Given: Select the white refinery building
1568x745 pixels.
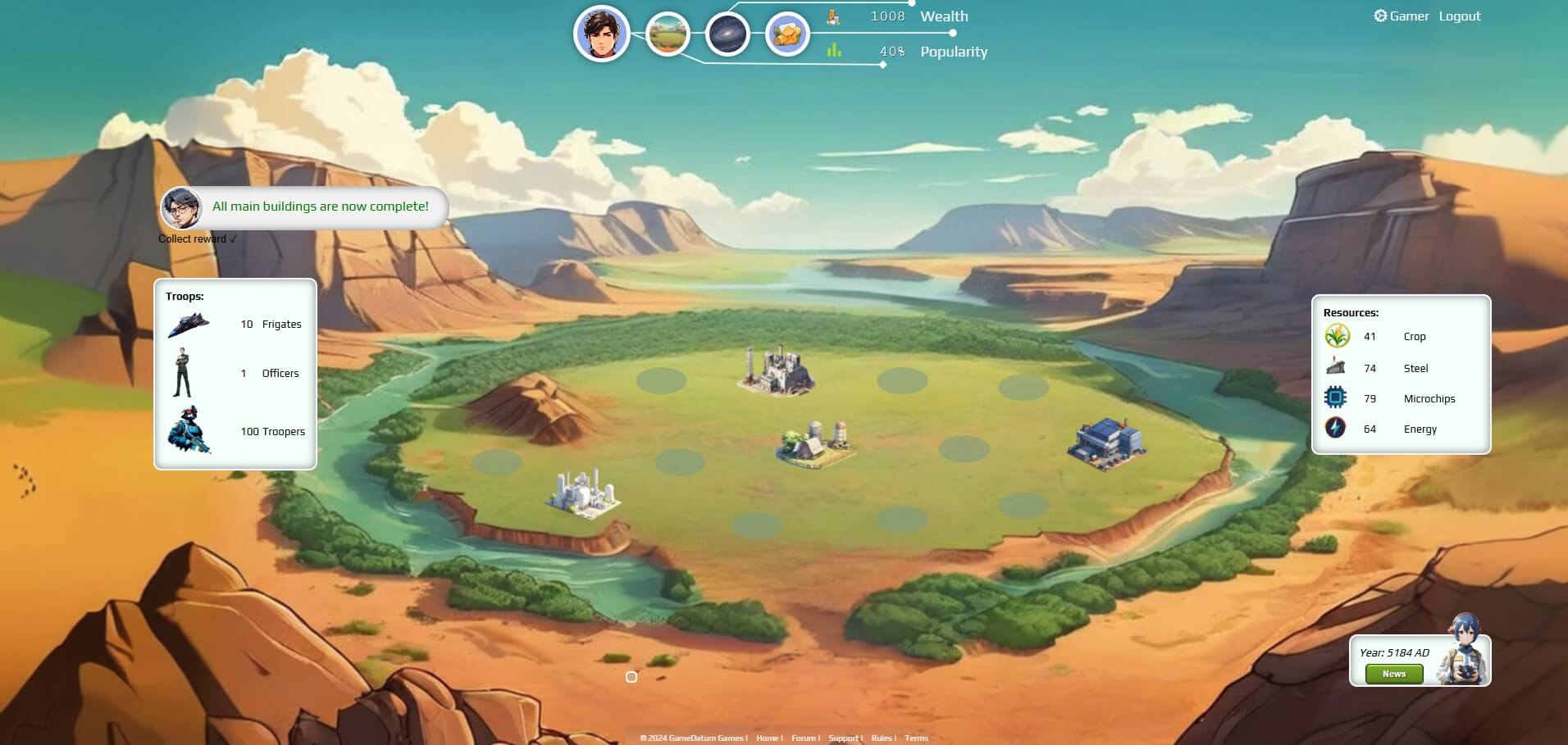Looking at the screenshot, I should point(583,493).
